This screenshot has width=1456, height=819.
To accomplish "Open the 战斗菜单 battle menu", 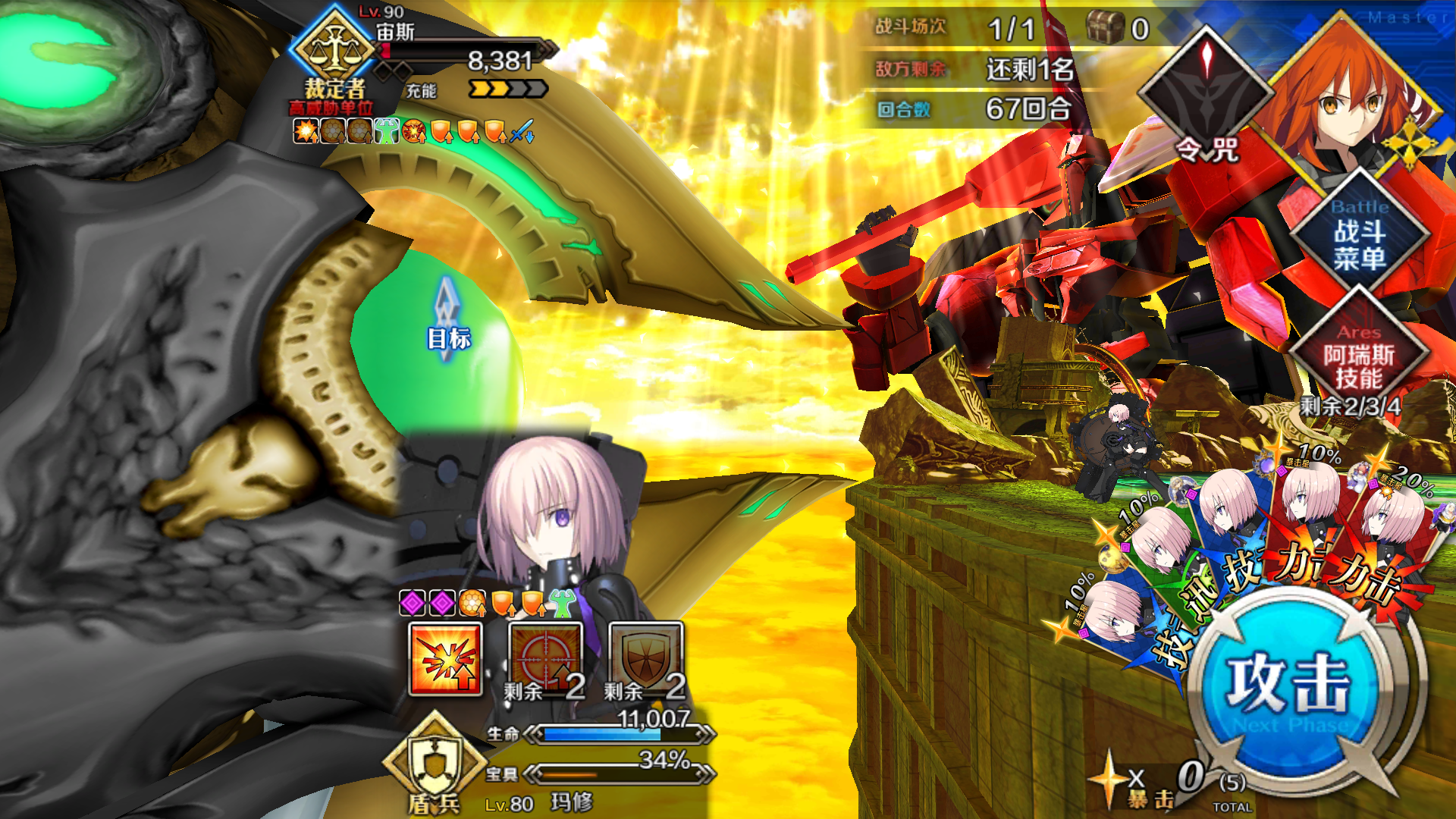I will (x=1359, y=234).
